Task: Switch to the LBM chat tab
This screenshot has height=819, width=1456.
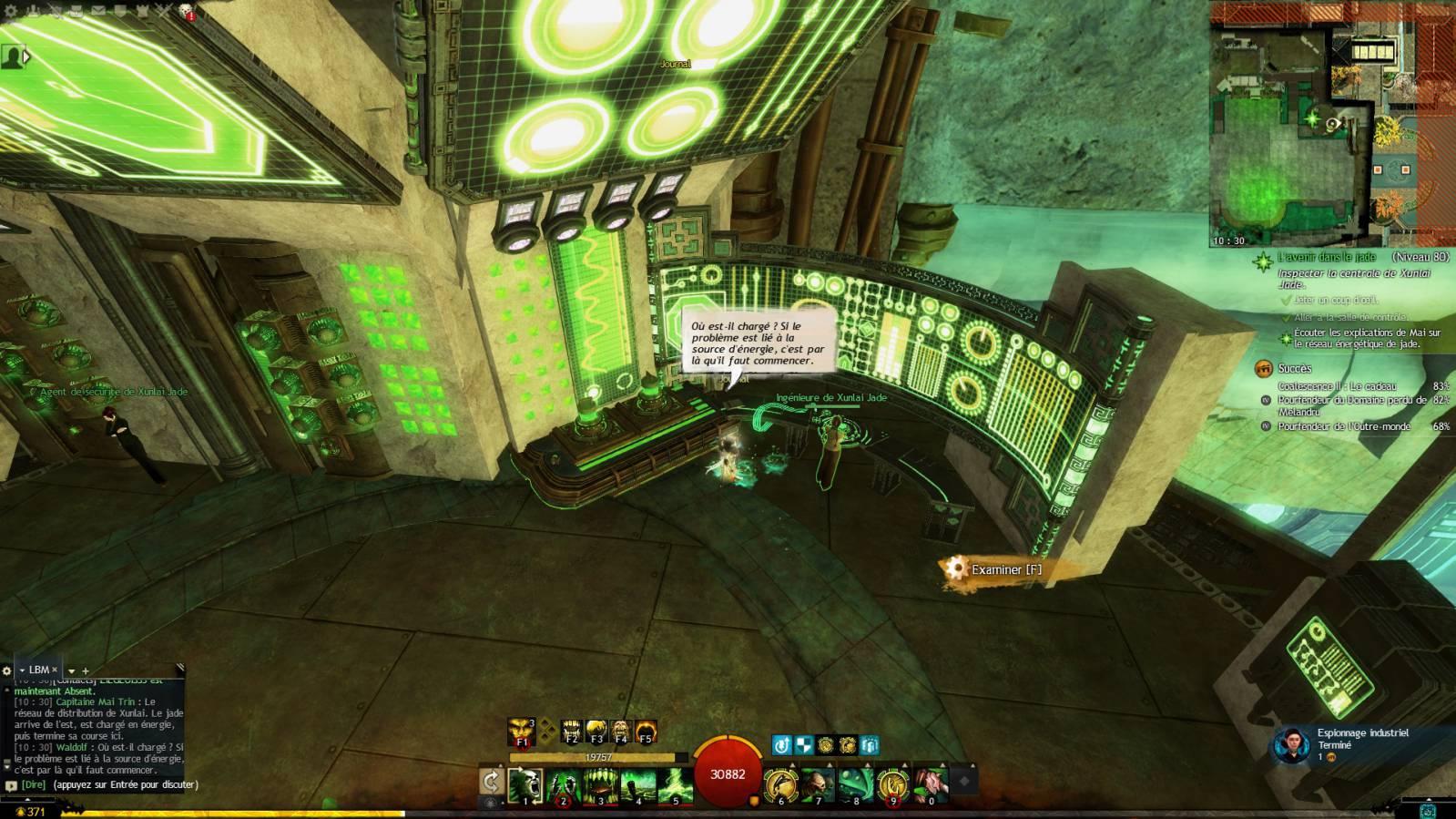Action: pyautogui.click(x=38, y=670)
